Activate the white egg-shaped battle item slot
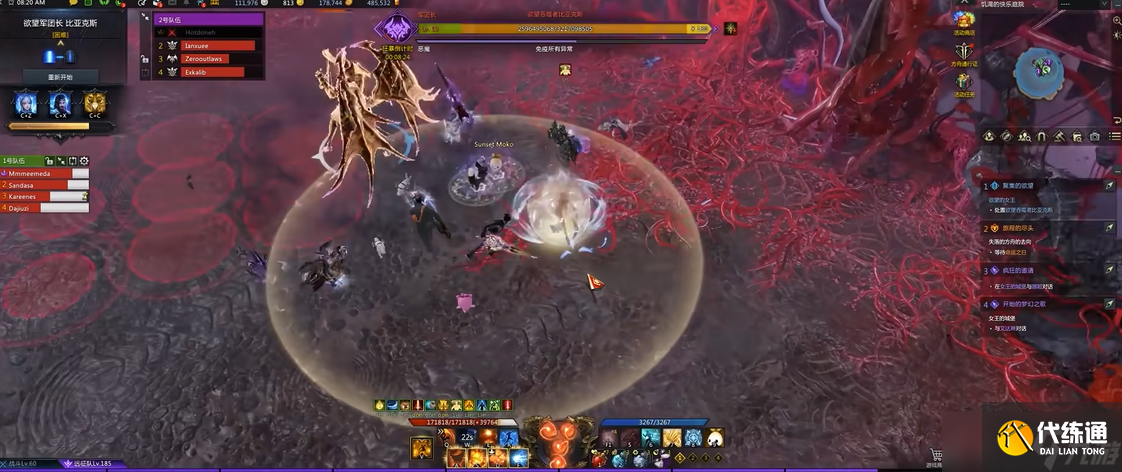Viewport: 1122px width, 472px height. click(x=715, y=438)
